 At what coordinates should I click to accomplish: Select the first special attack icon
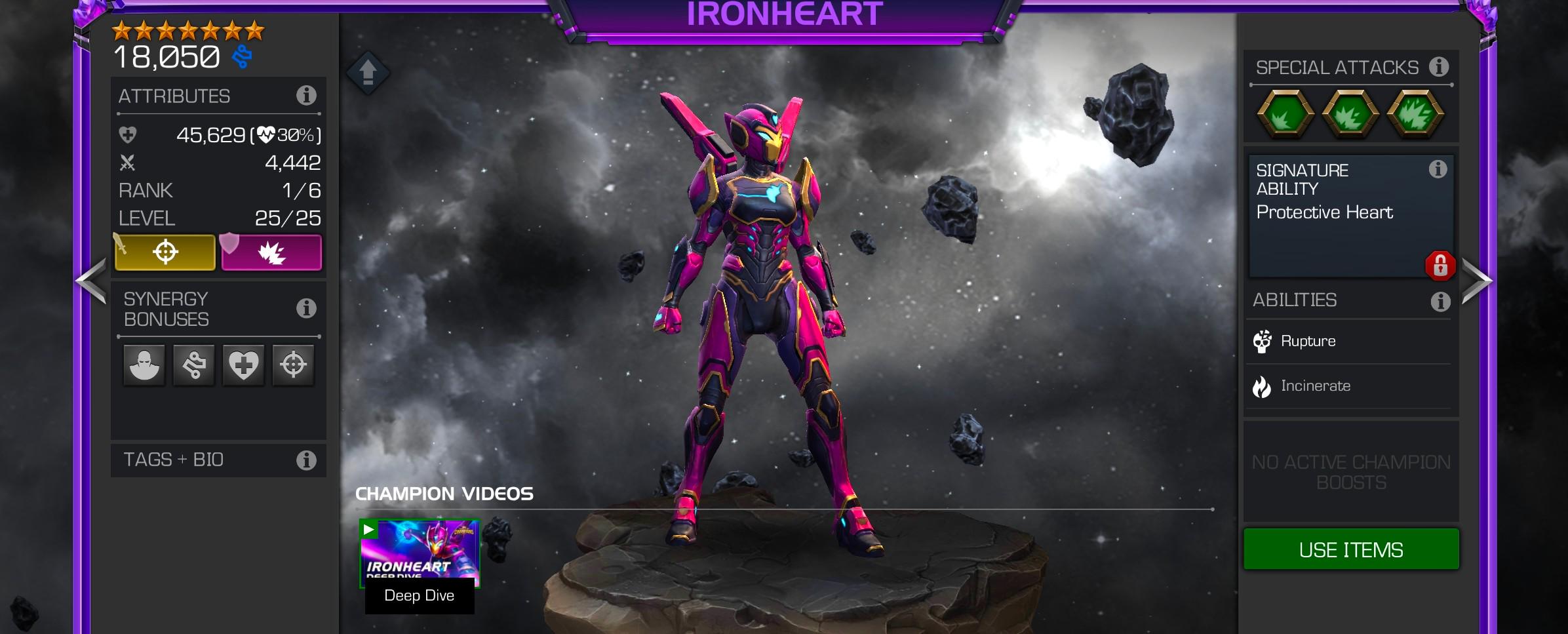click(1285, 114)
